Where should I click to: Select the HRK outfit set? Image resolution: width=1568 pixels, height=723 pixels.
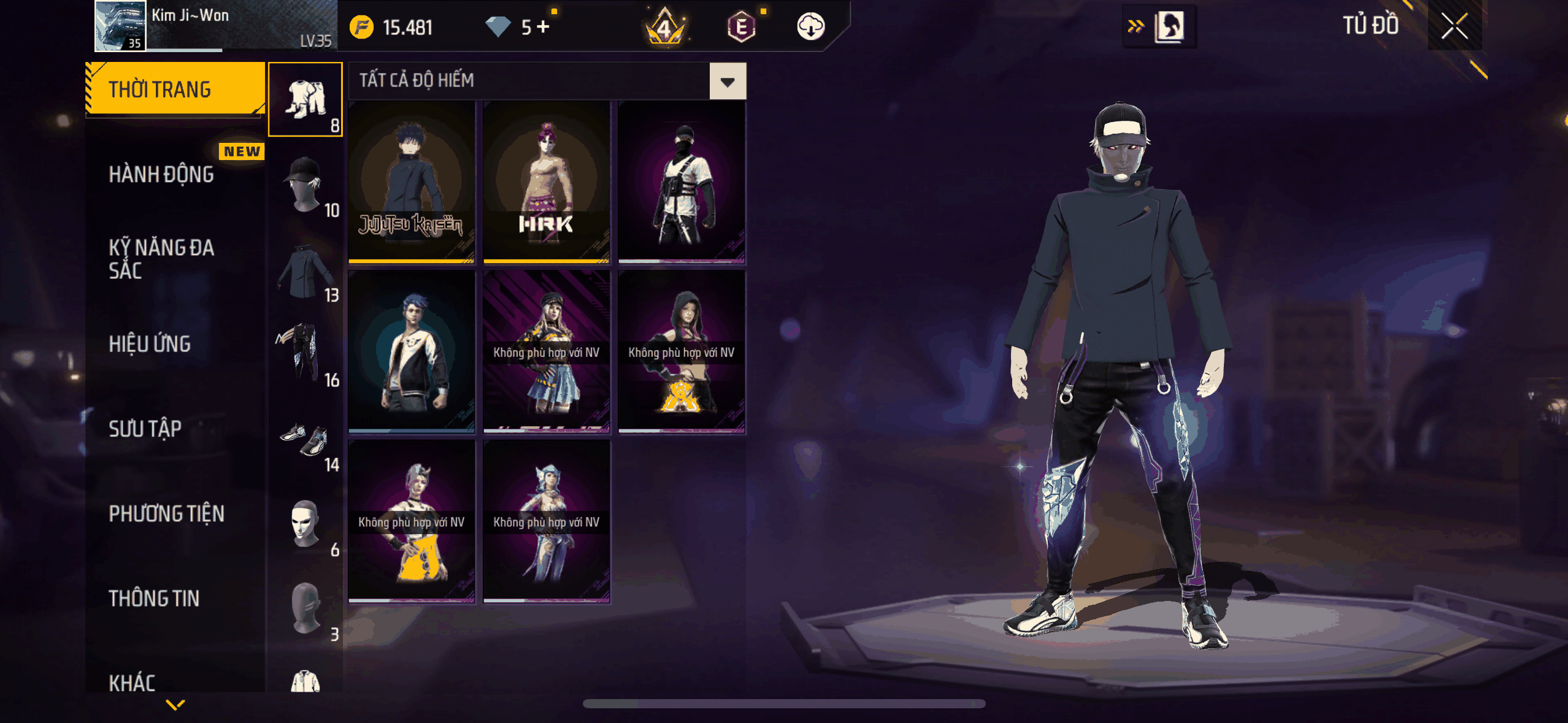547,182
